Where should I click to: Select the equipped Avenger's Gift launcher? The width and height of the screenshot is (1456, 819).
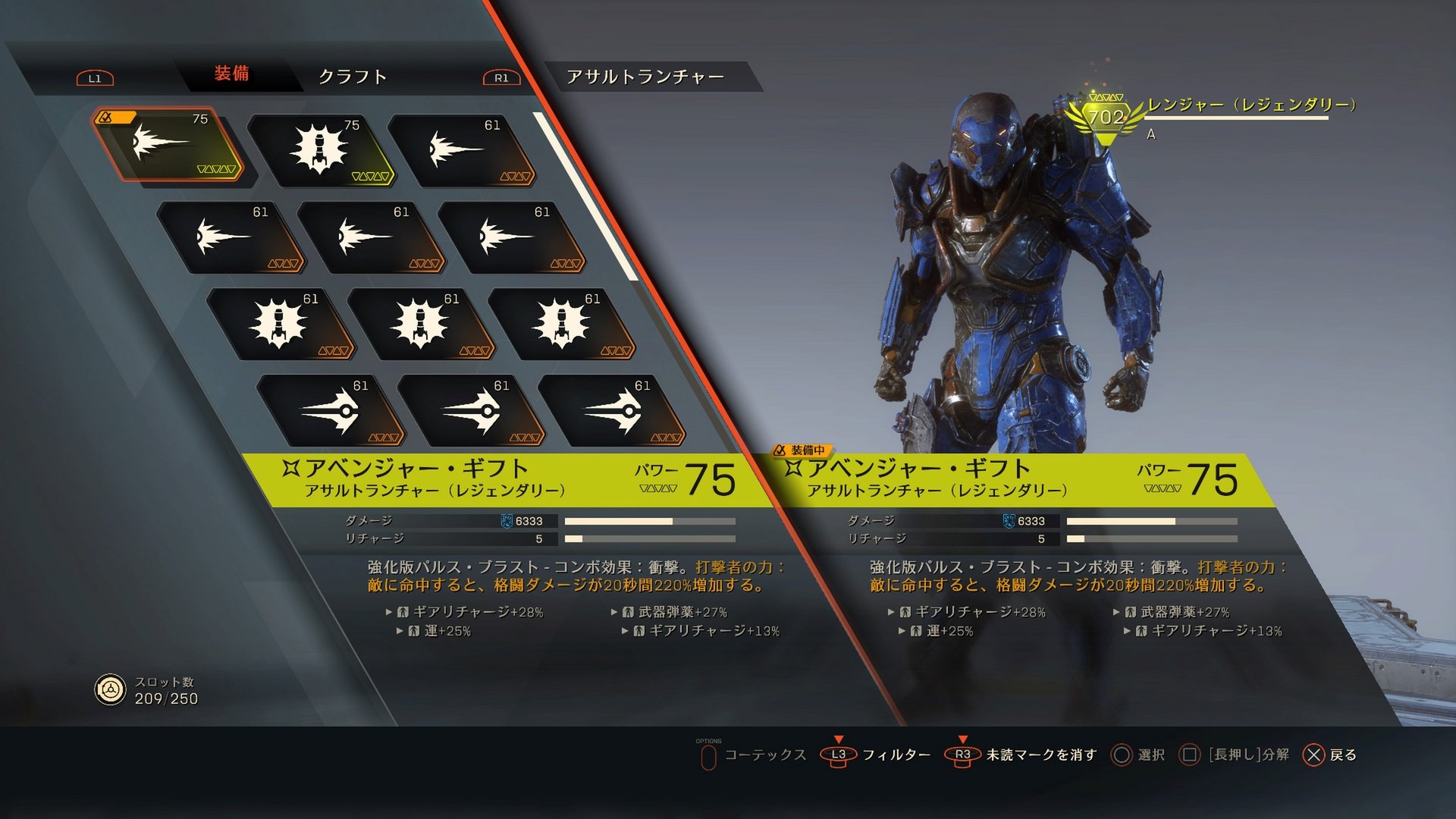point(171,148)
